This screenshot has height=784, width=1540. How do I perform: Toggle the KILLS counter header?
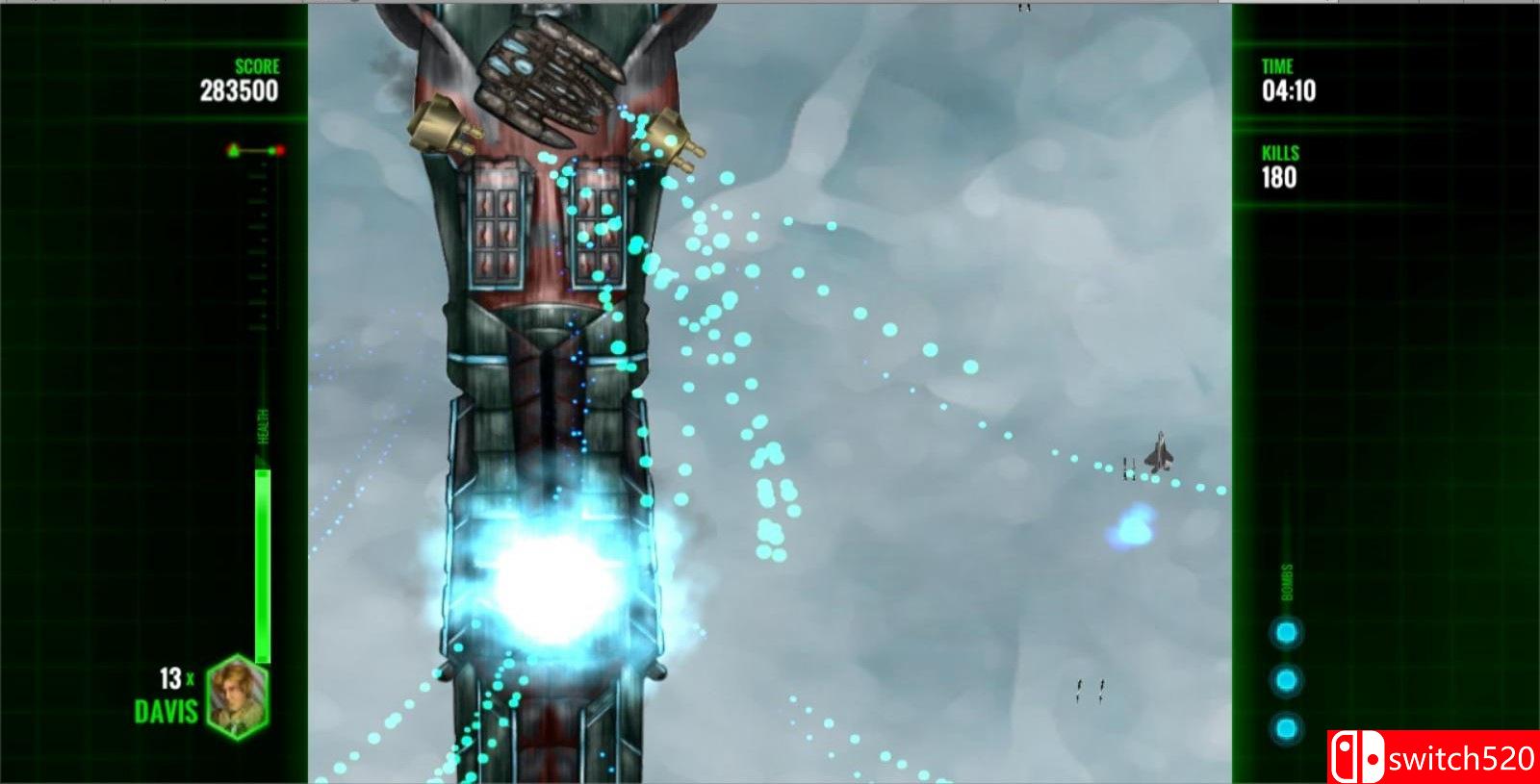1279,153
